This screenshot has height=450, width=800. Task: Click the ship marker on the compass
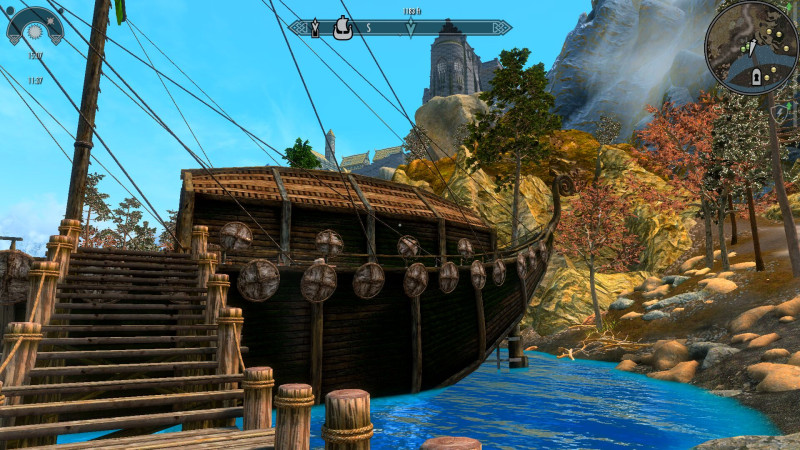[x=342, y=27]
